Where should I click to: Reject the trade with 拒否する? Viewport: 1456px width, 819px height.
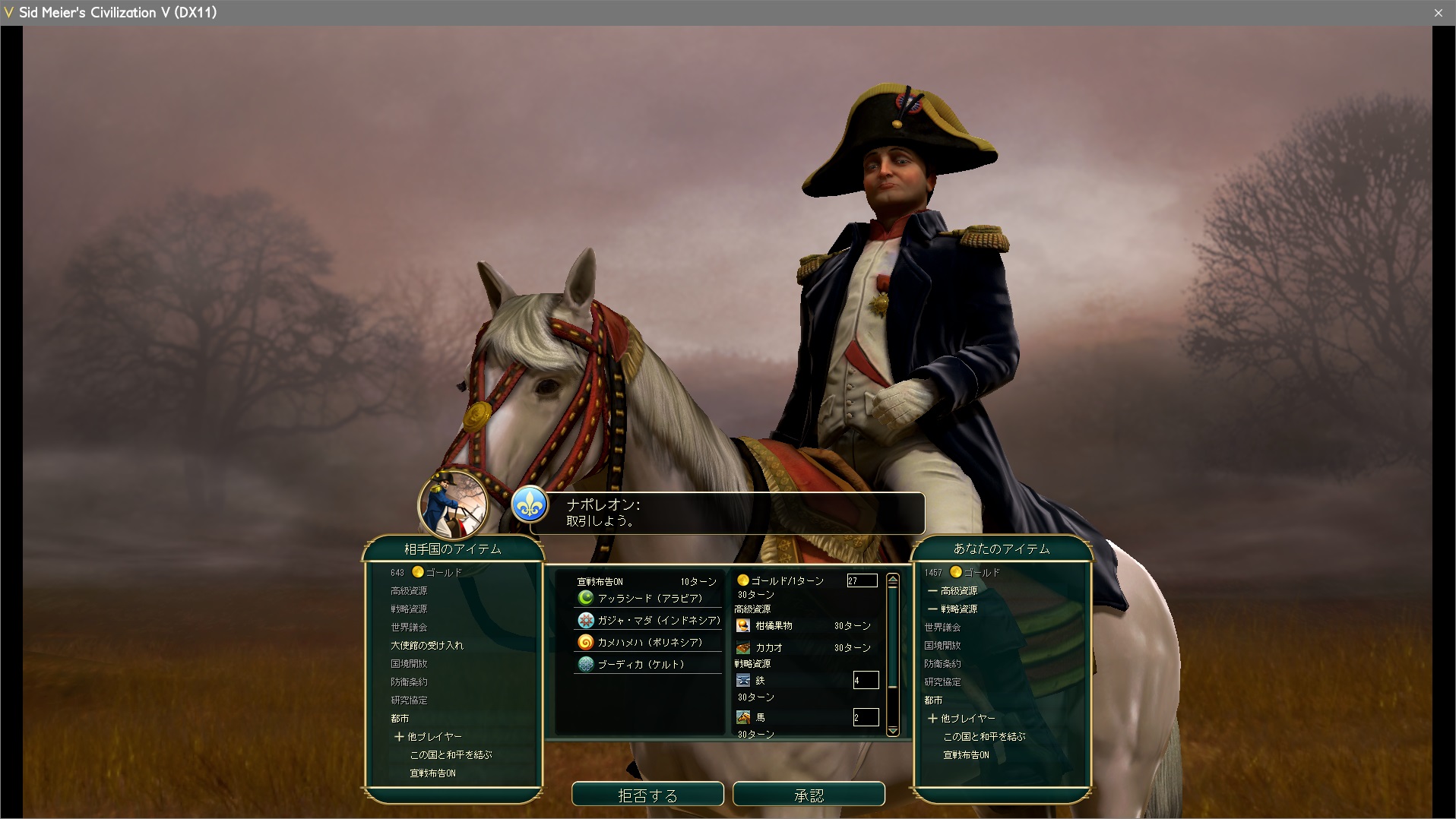tap(647, 795)
